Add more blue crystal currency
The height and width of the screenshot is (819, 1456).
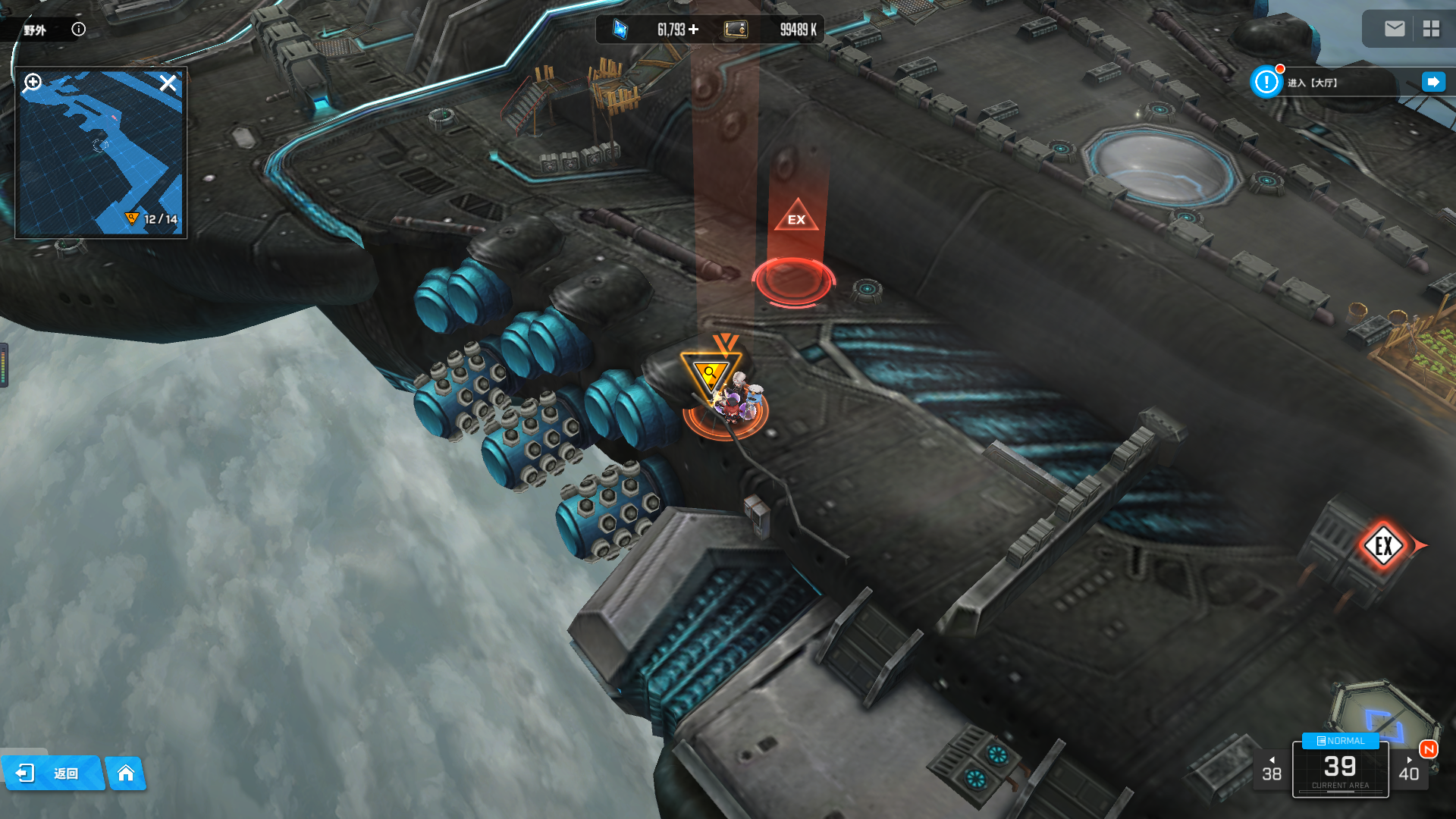coord(694,30)
